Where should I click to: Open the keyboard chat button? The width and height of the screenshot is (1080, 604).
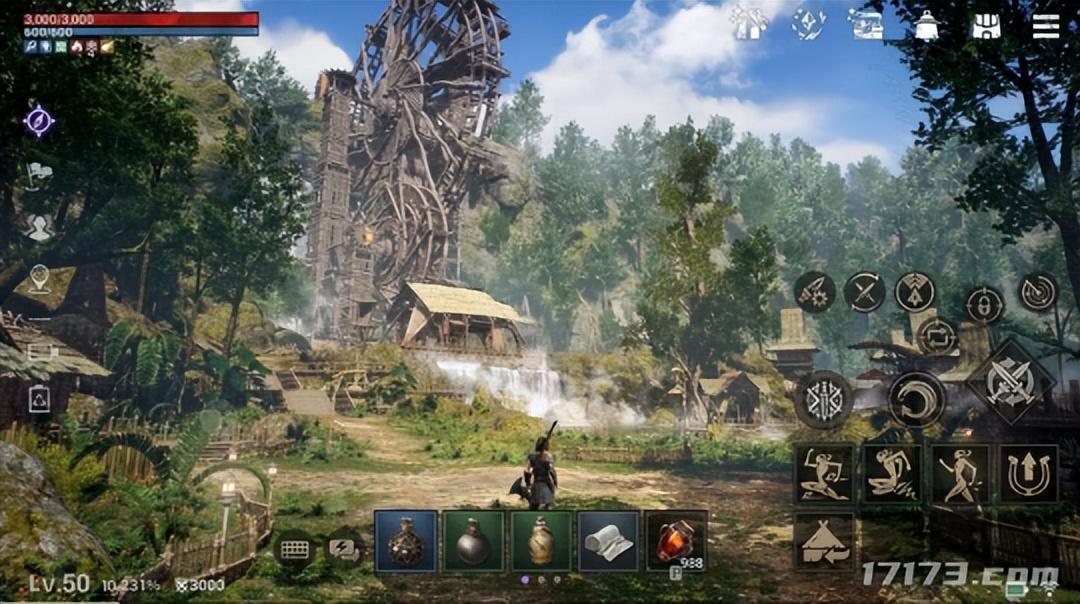click(x=294, y=549)
